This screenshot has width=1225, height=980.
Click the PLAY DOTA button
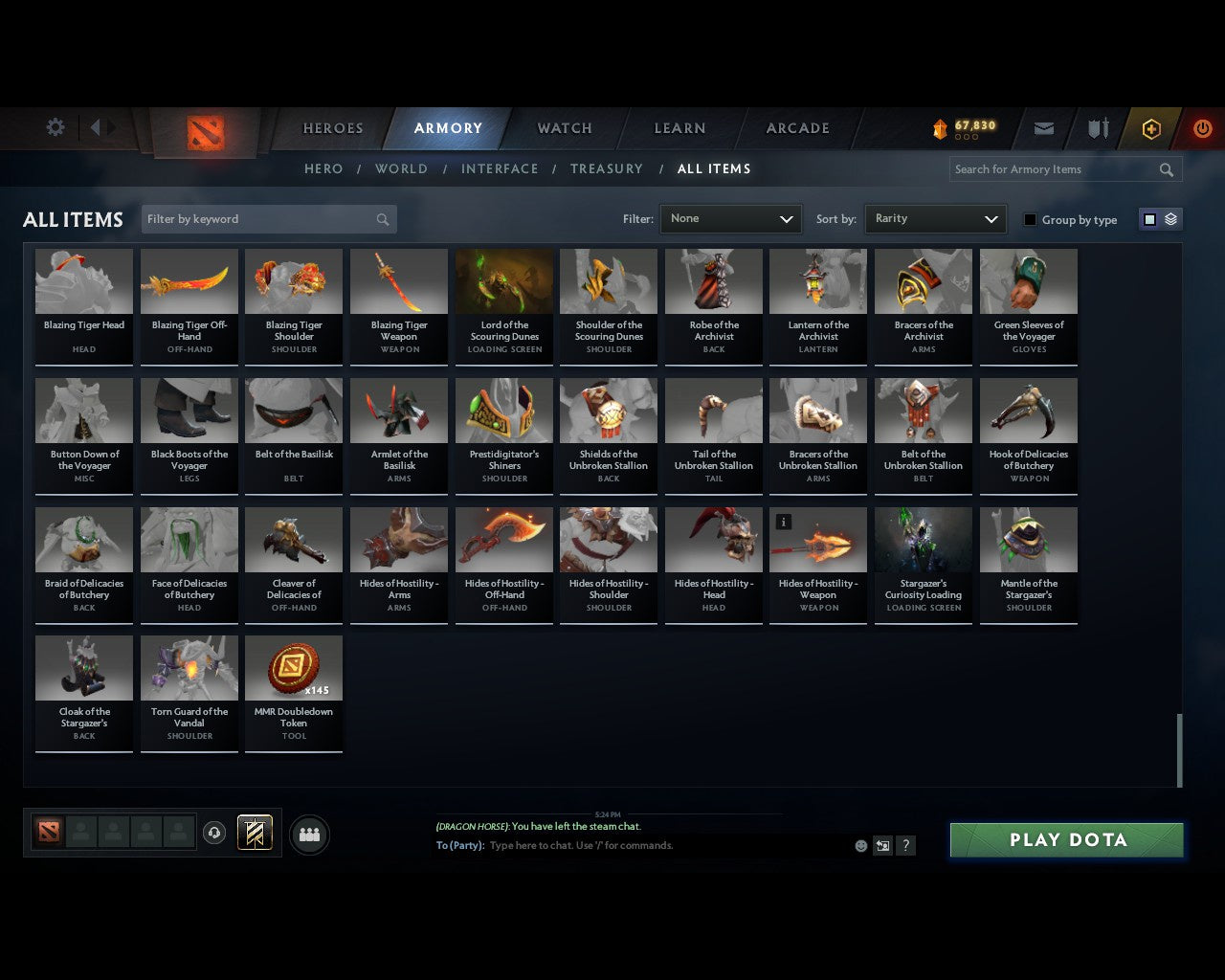tap(1066, 839)
